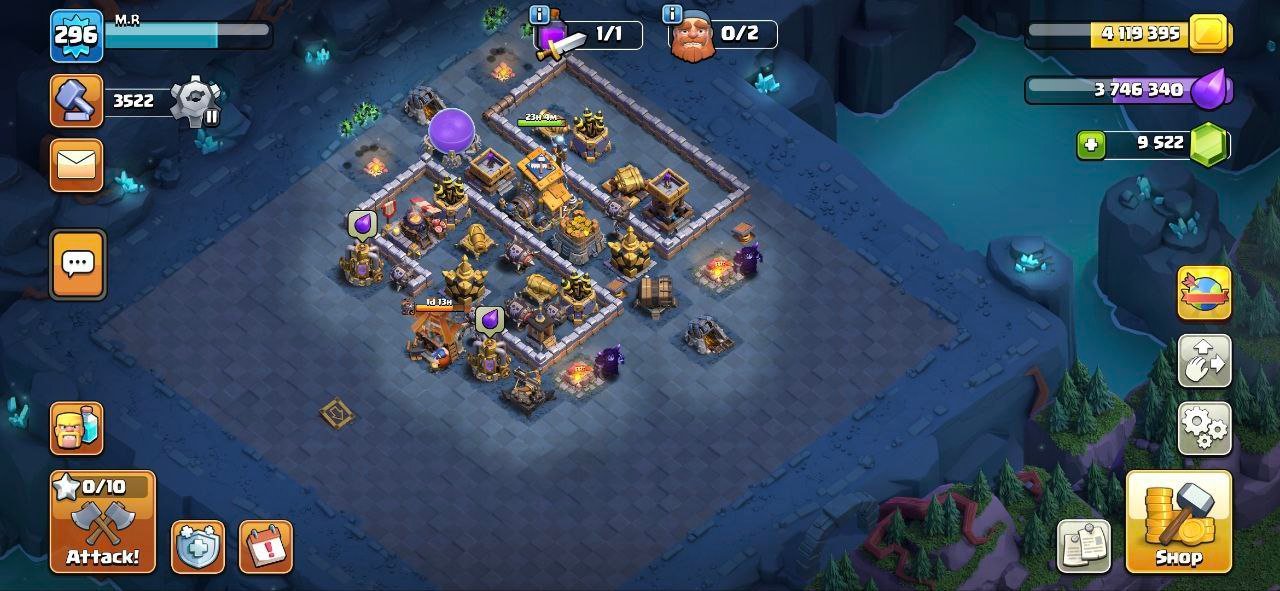Open the calendar events icon

tap(266, 547)
